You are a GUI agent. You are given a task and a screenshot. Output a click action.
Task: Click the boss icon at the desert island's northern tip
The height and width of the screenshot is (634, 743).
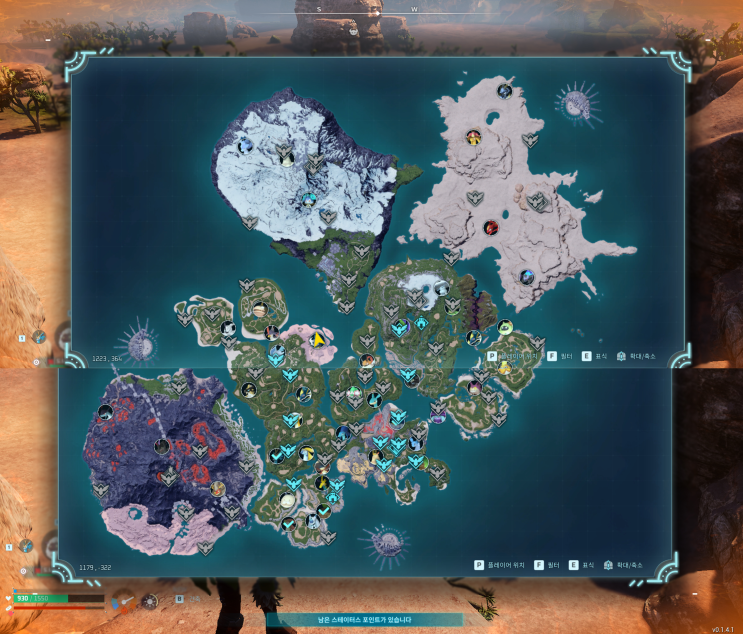point(505,91)
